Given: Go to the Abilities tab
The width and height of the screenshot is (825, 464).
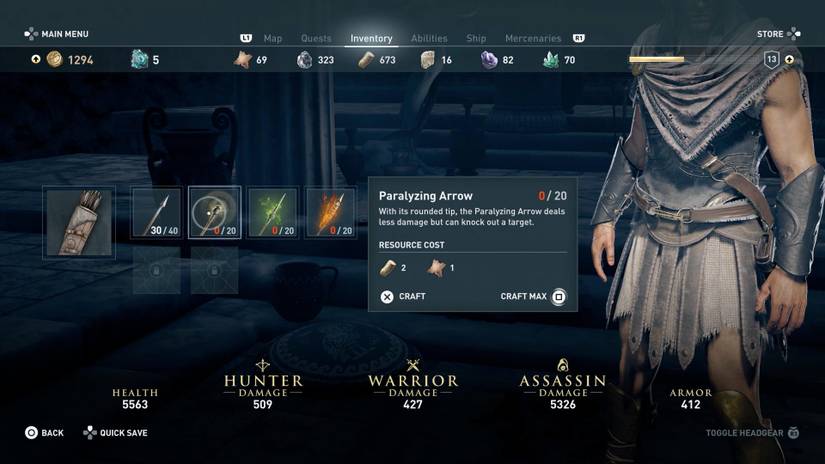Looking at the screenshot, I should tap(429, 38).
